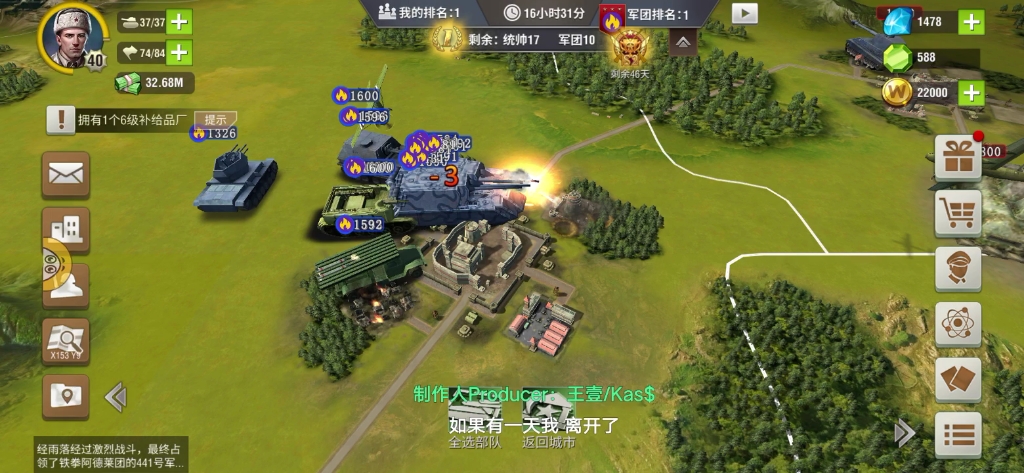Open the saved map locations folder
The width and height of the screenshot is (1024, 473).
pos(65,397)
